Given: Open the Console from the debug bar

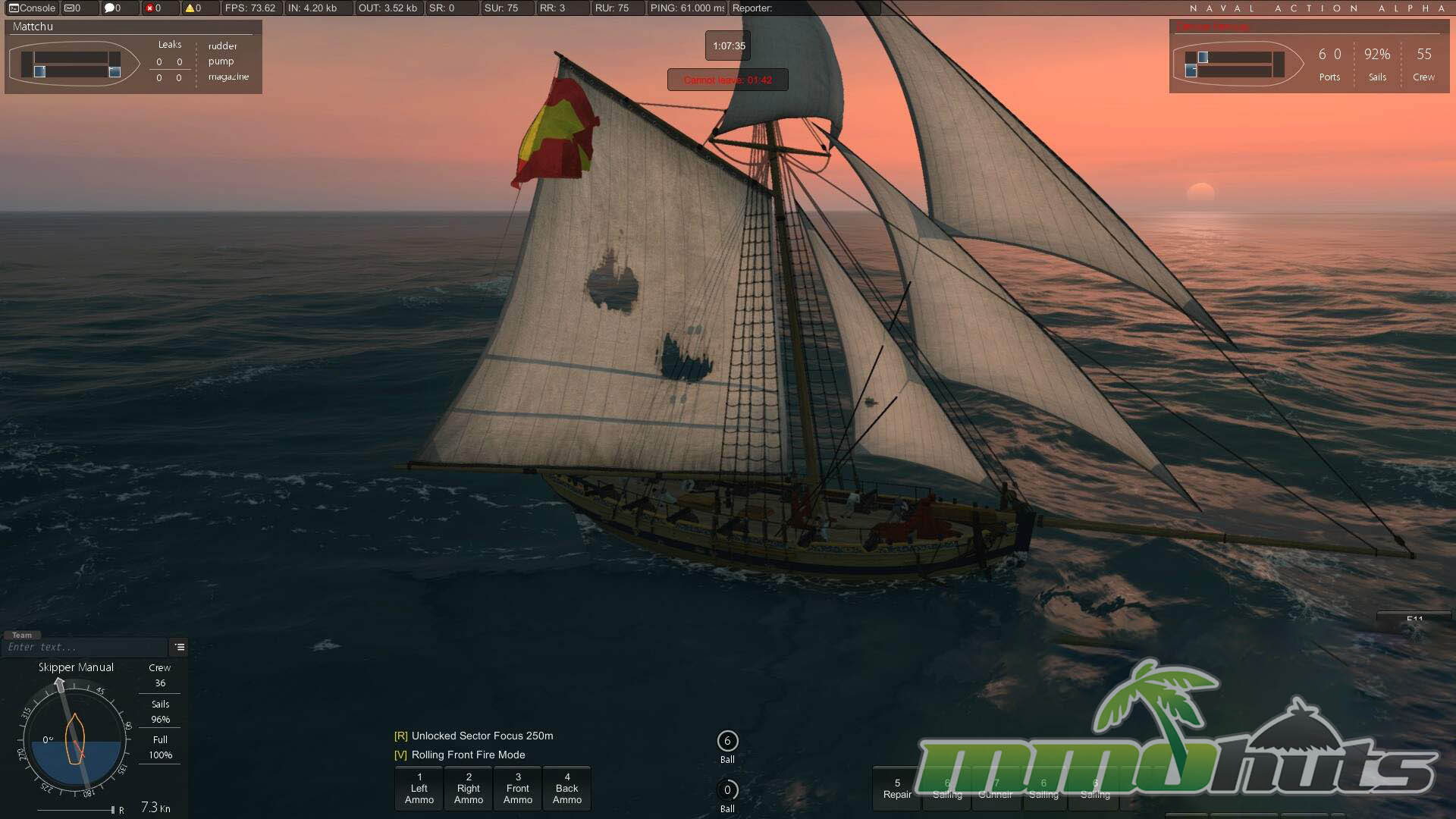Looking at the screenshot, I should (x=32, y=8).
